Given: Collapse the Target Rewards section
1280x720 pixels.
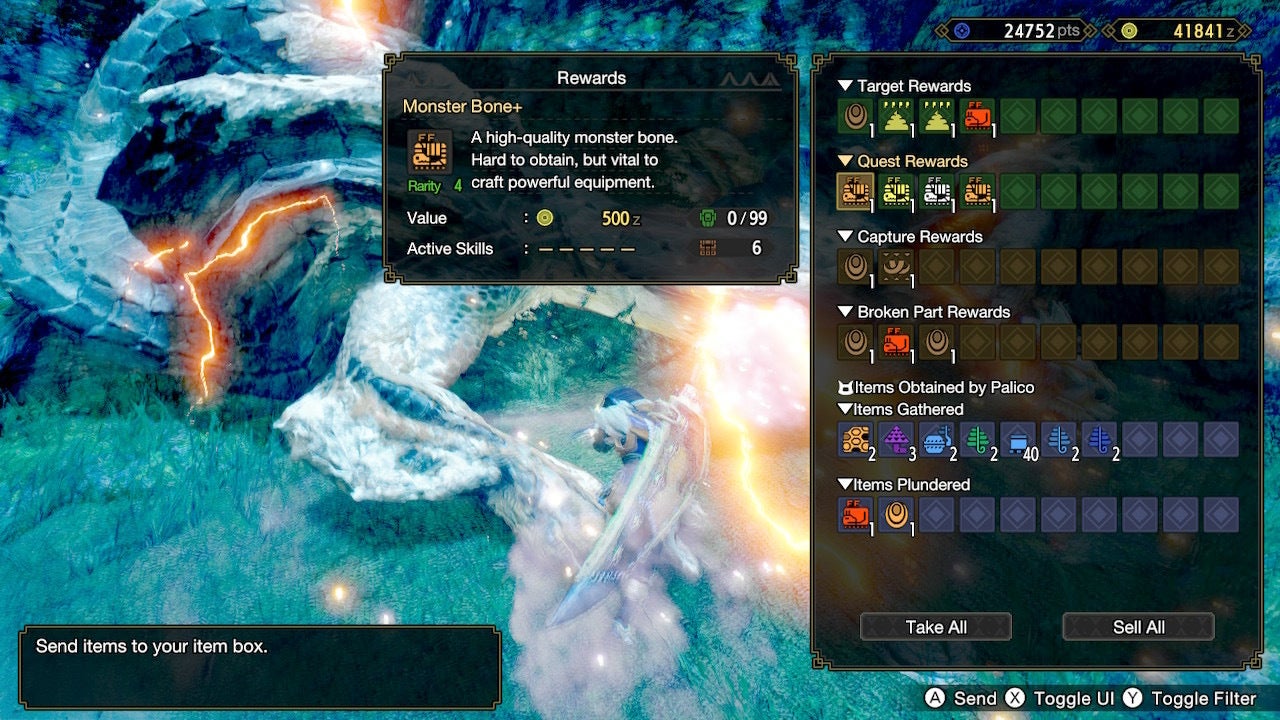Looking at the screenshot, I should click(845, 86).
